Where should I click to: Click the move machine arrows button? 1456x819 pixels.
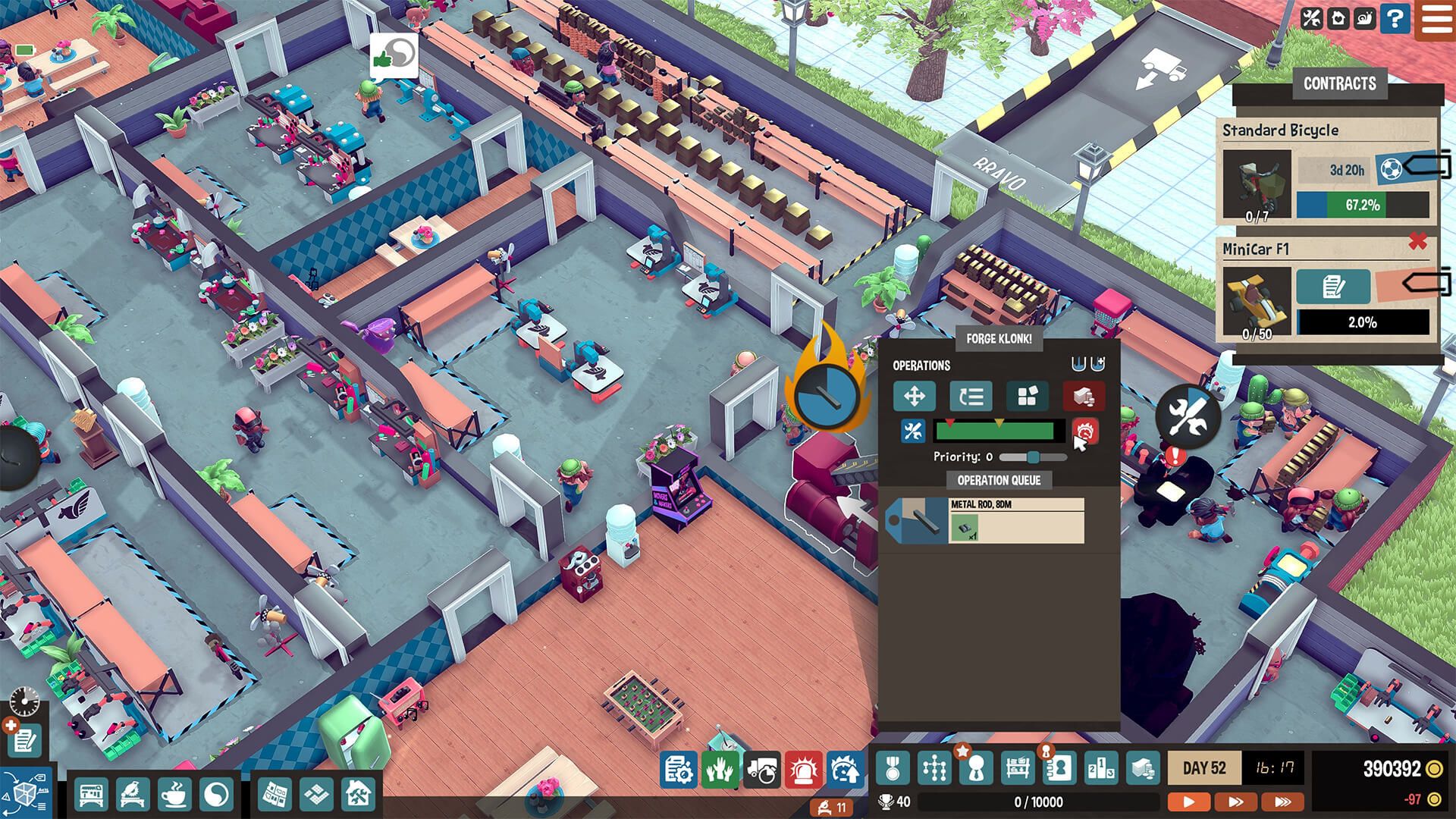(x=914, y=396)
